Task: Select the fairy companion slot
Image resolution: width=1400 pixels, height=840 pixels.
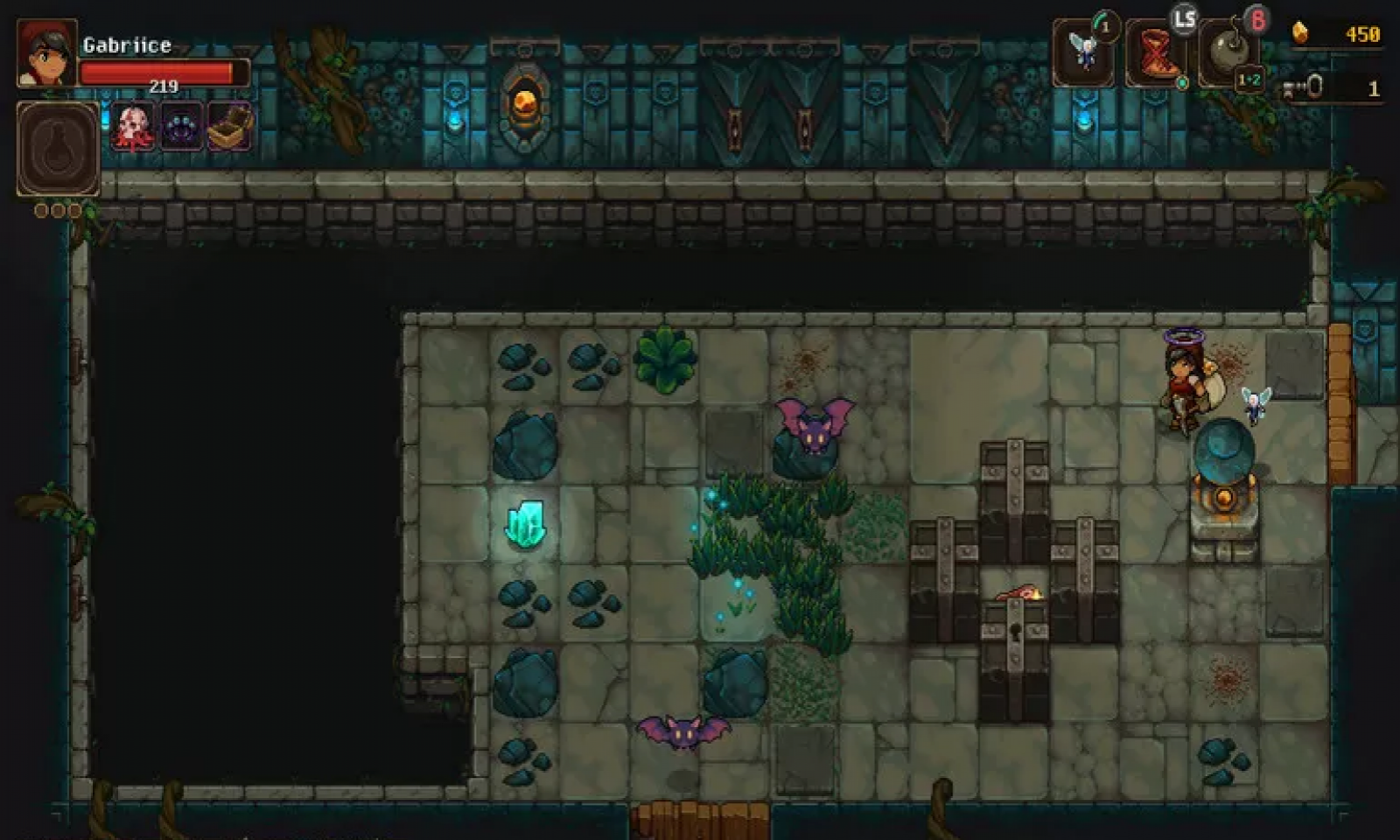Action: point(1083,52)
